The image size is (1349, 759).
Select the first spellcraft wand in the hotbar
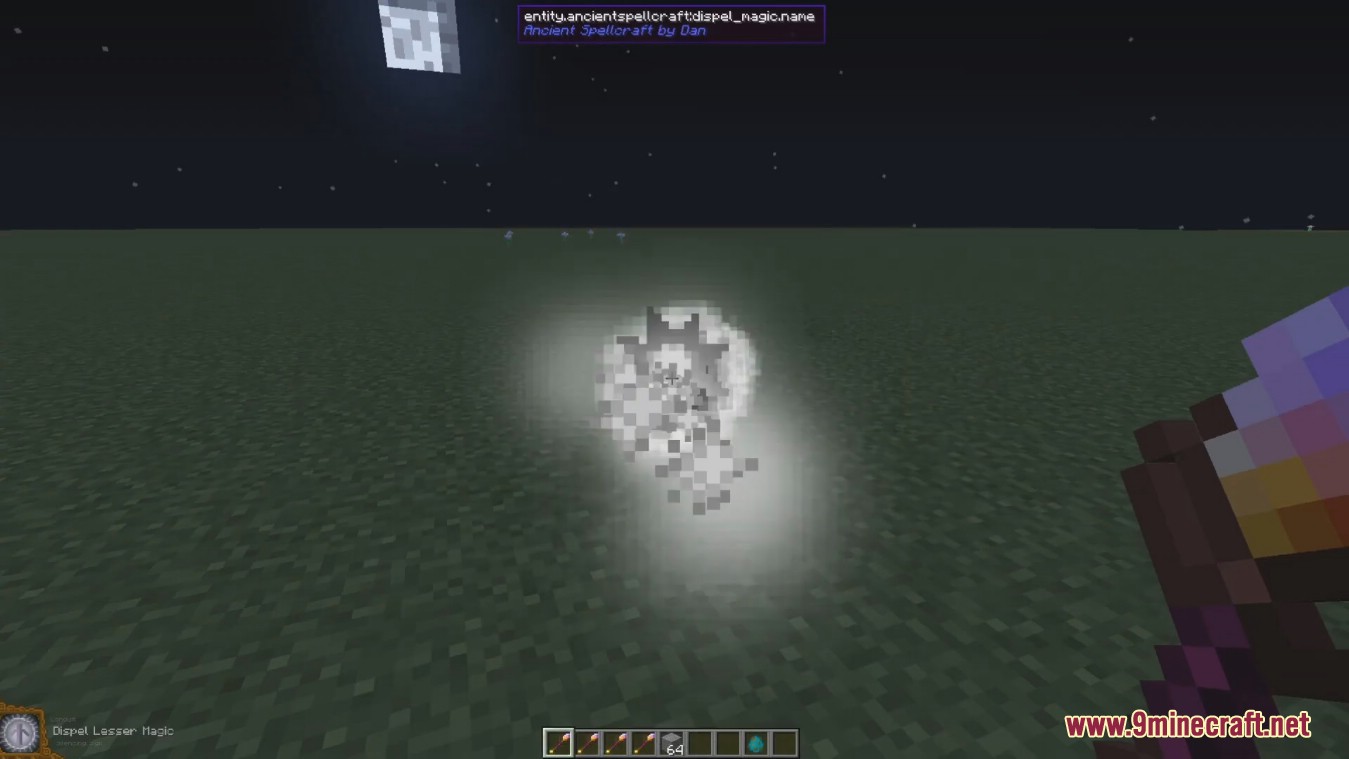557,742
